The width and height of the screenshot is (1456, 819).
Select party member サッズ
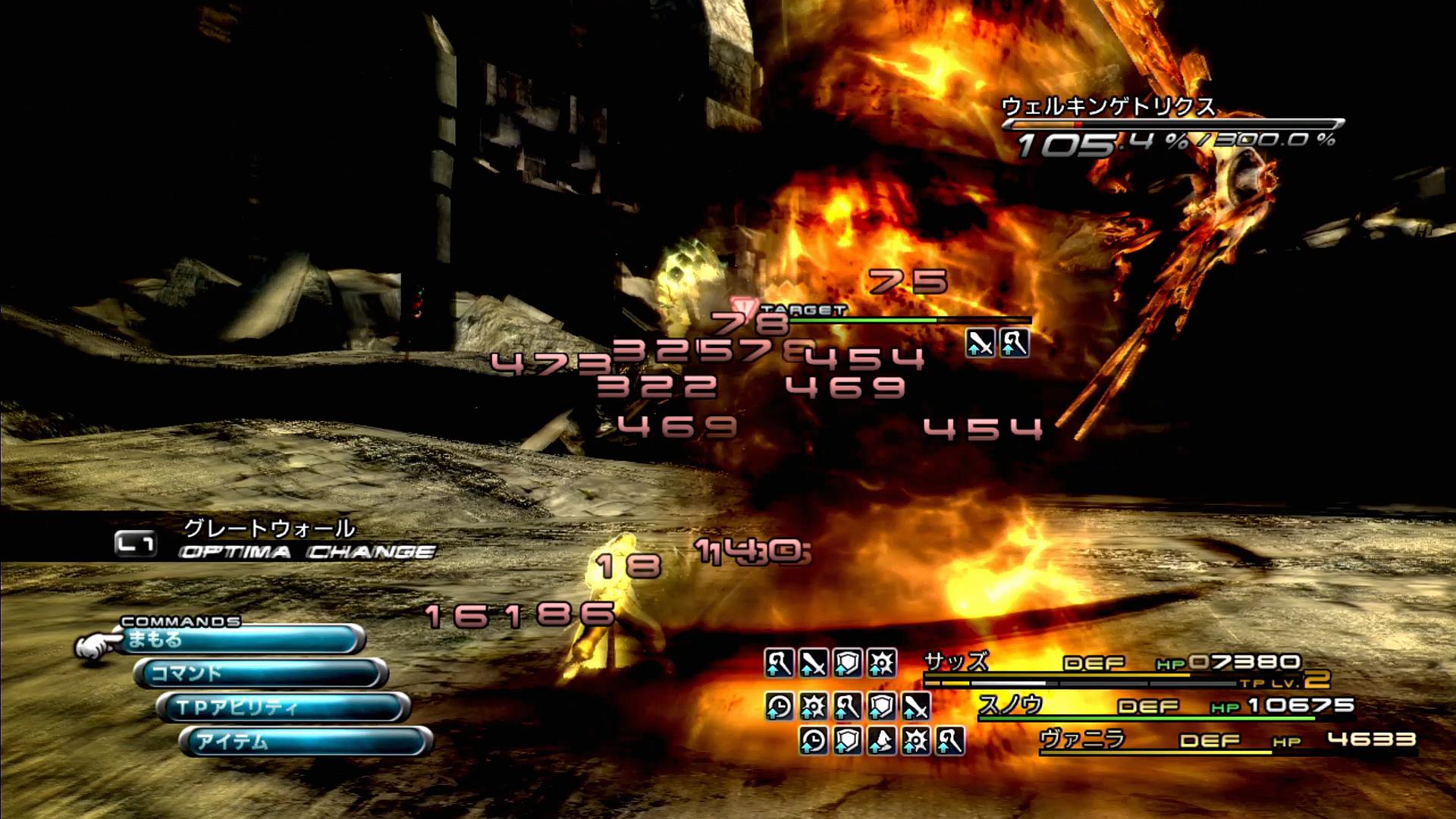point(957,662)
